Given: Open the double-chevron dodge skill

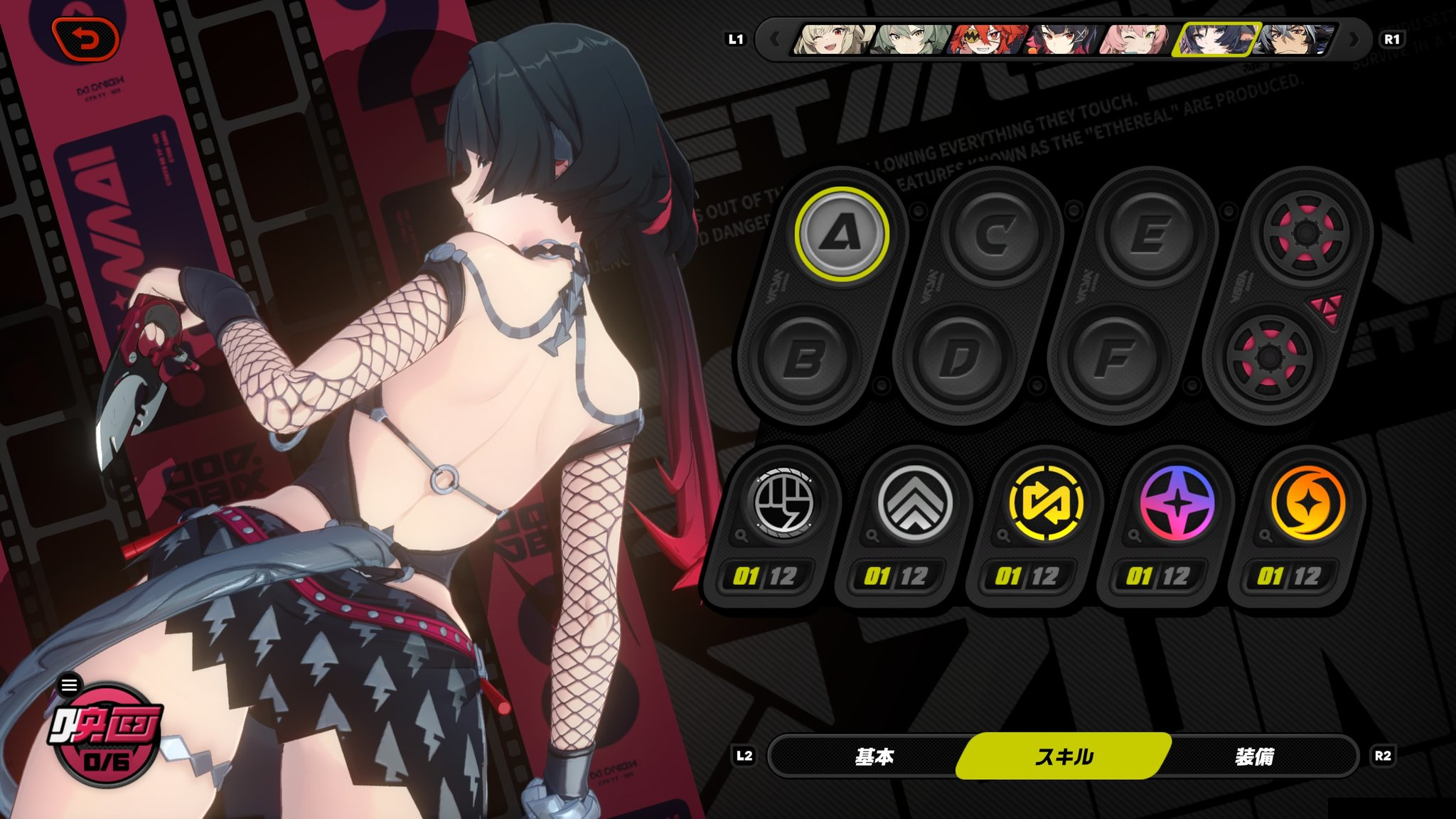Looking at the screenshot, I should (x=914, y=503).
